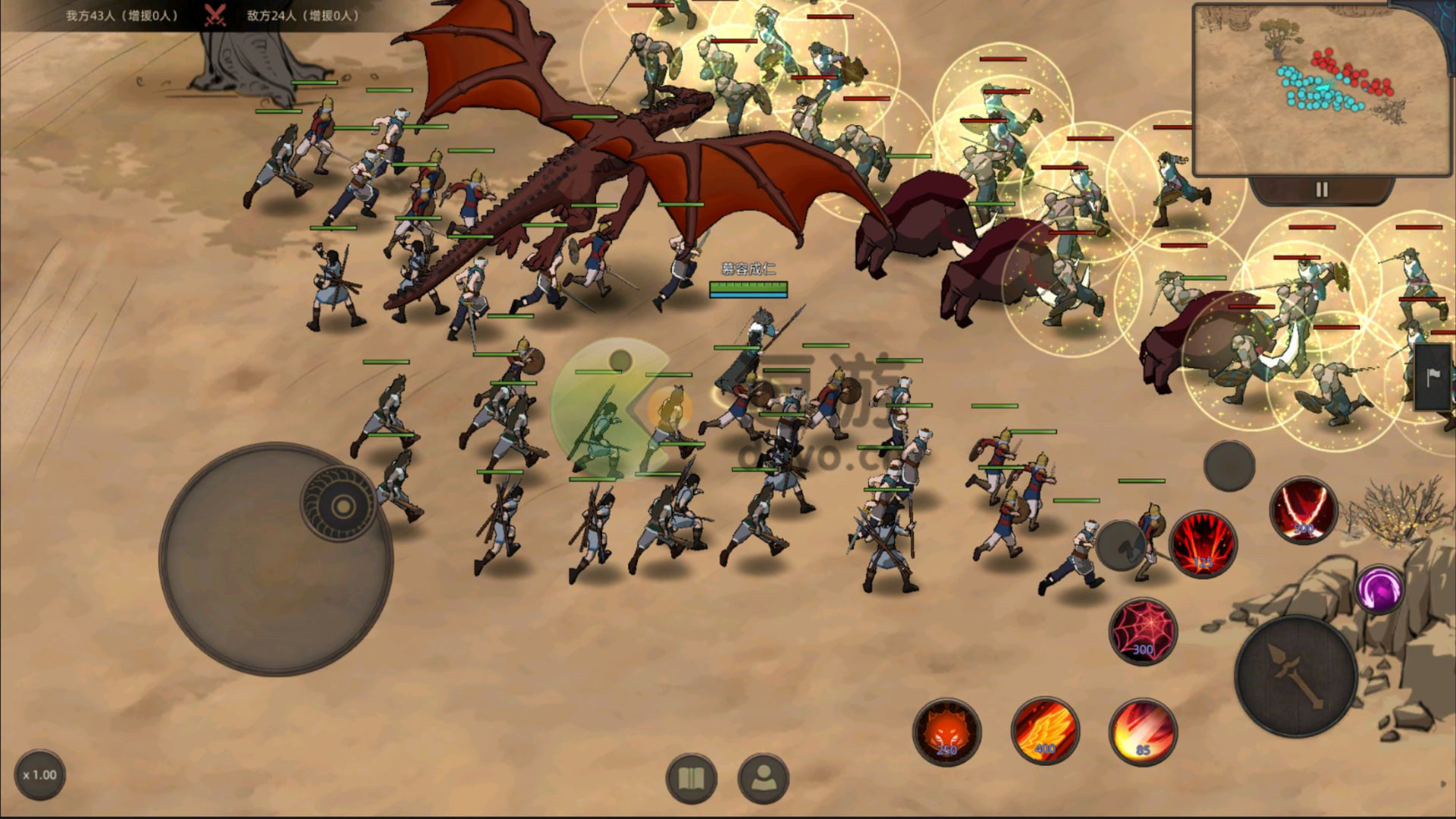This screenshot has width=1456, height=819.
Task: Tap the spear basic attack button
Action: [x=1296, y=676]
